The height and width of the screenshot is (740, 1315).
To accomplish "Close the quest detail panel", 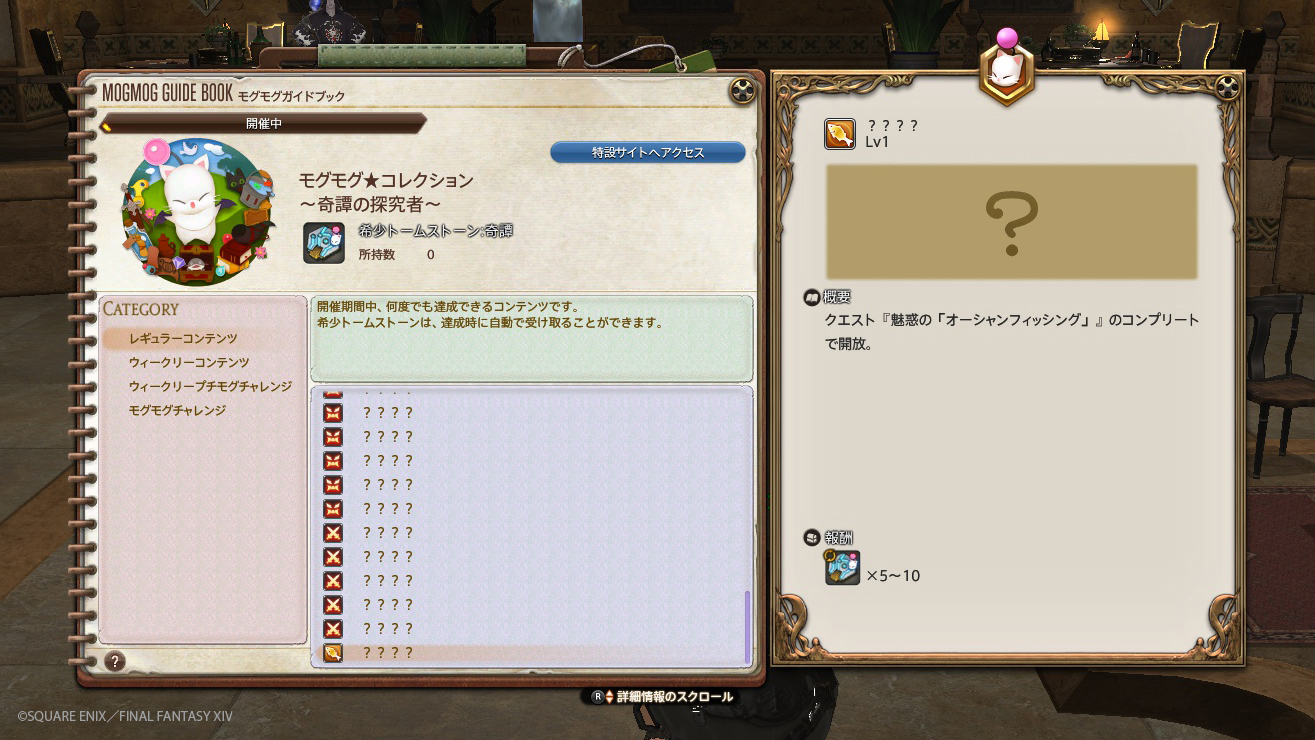I will pos(1227,87).
